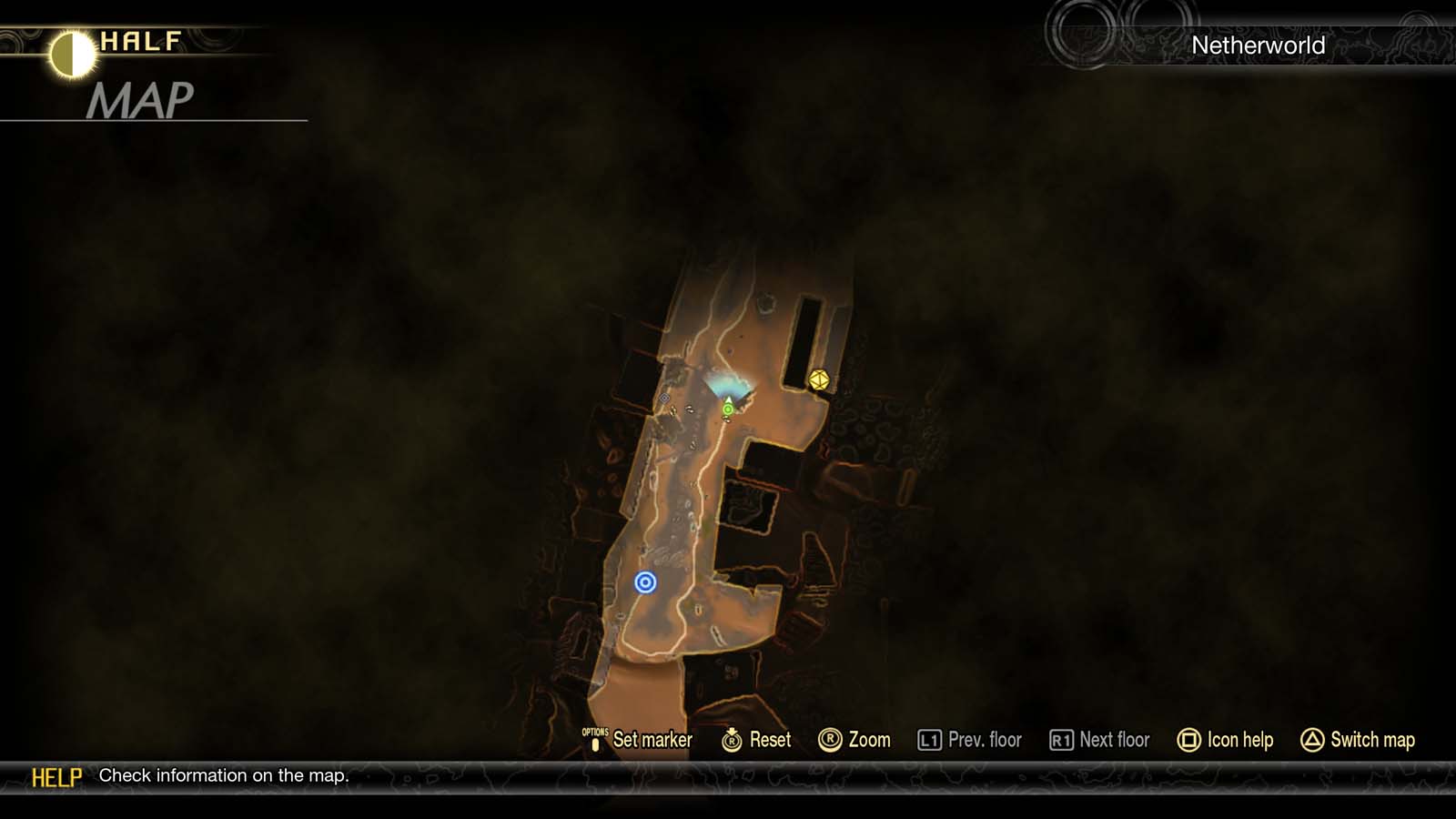1456x819 pixels.
Task: Click the circle-R Zoom icon
Action: [831, 740]
